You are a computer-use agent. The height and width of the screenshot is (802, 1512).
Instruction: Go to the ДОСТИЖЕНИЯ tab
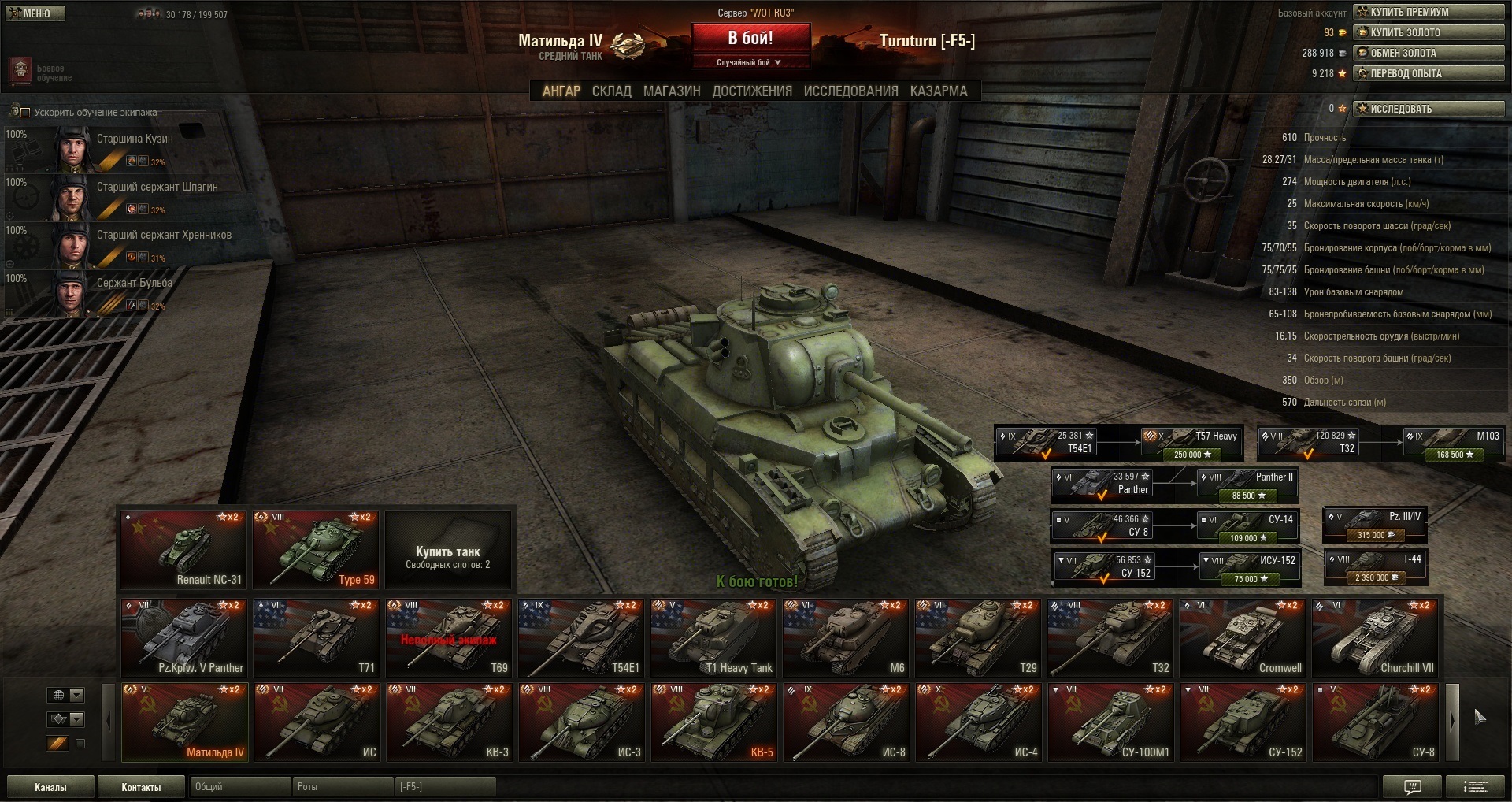[x=751, y=91]
